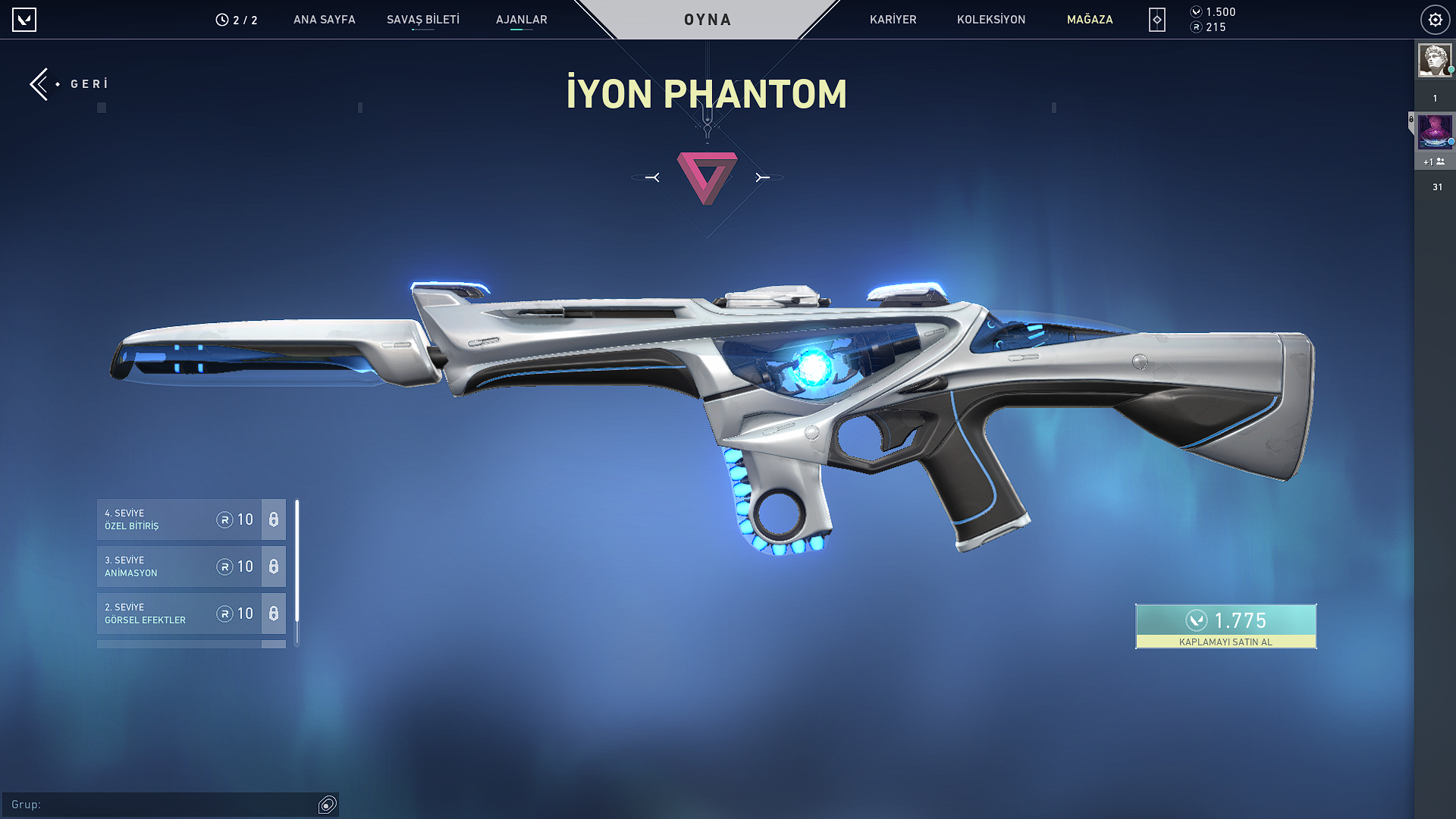Pick the 2. Seviye Görsel Efektler upgrade
This screenshot has height=819, width=1456.
(179, 613)
